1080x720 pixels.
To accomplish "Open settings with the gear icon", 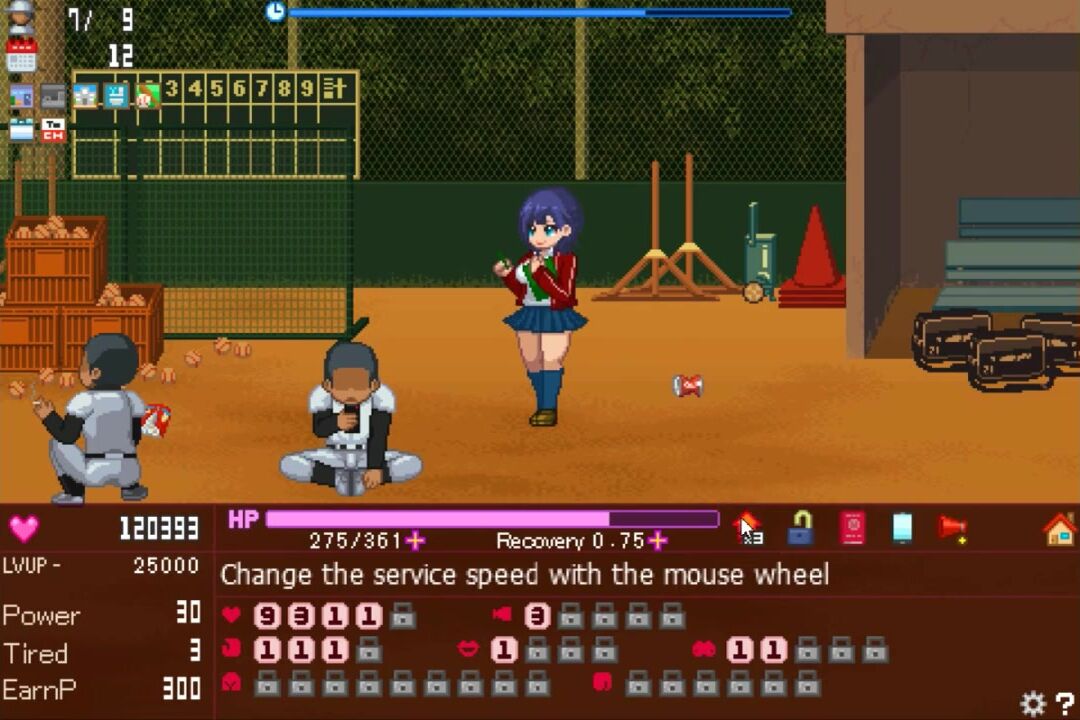I will tap(1033, 704).
